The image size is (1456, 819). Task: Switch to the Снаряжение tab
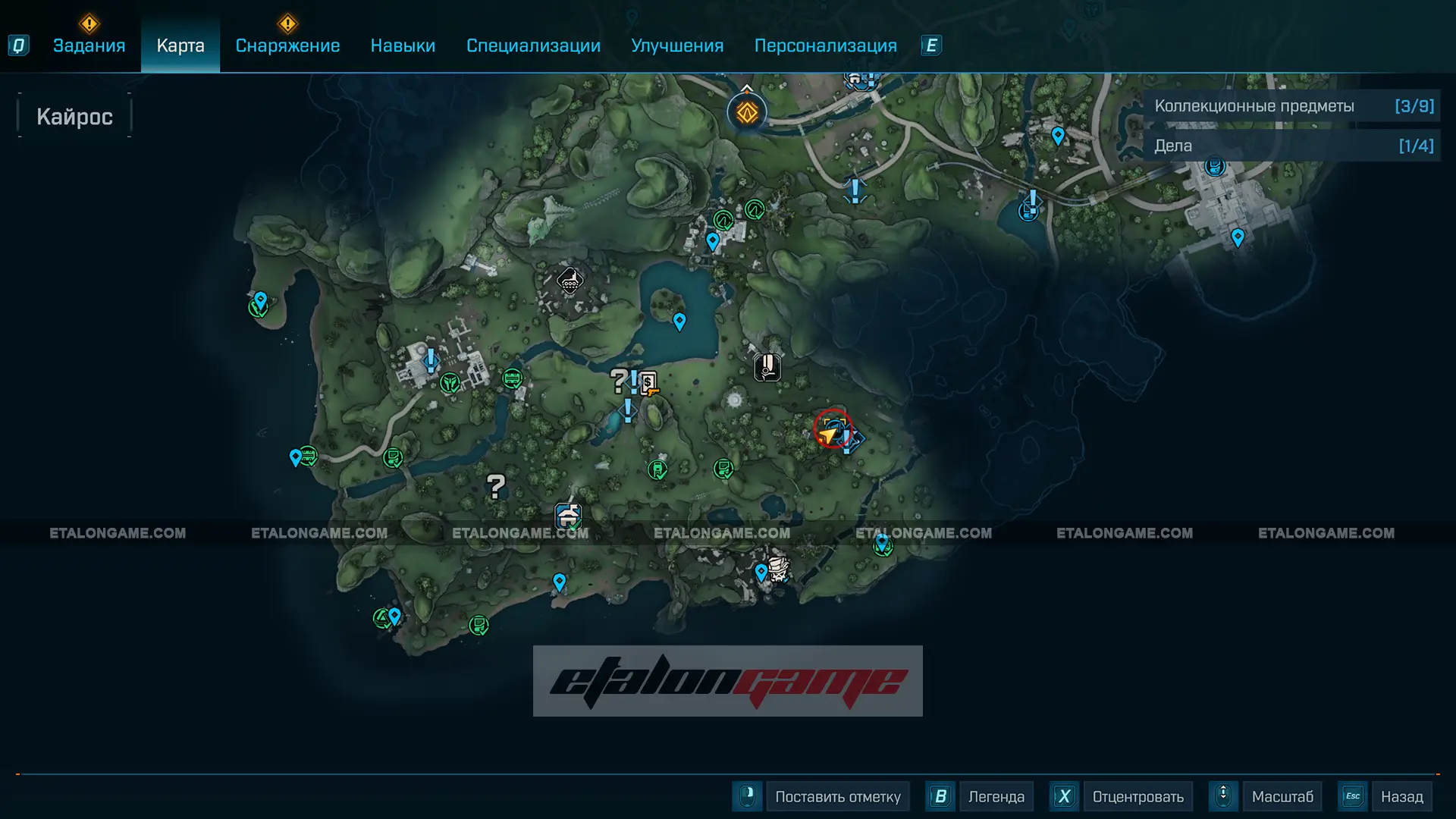pyautogui.click(x=287, y=45)
